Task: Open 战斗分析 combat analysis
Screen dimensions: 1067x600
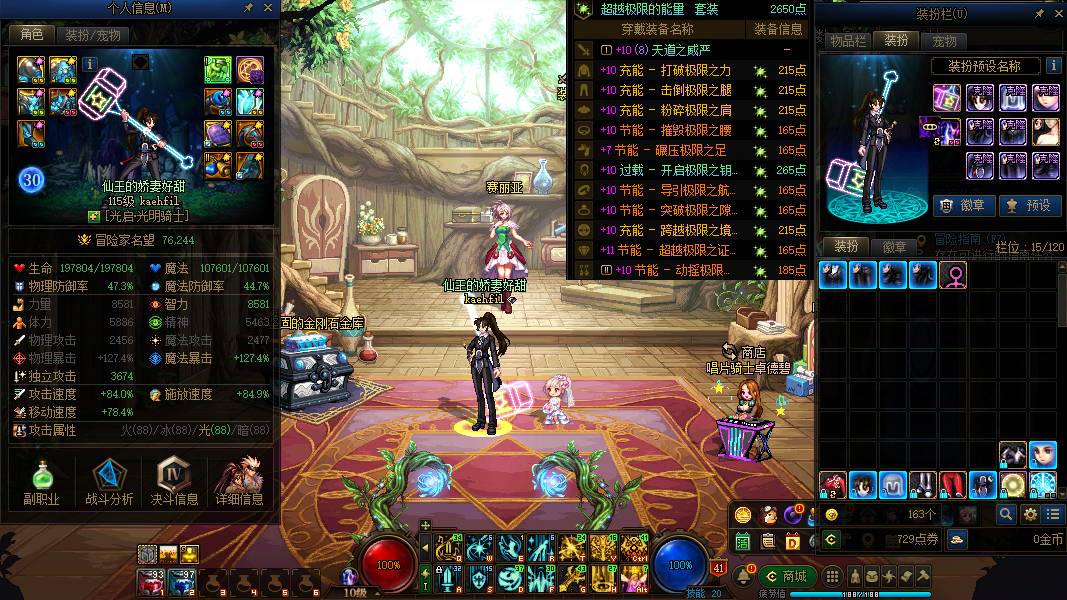Action: click(x=109, y=482)
